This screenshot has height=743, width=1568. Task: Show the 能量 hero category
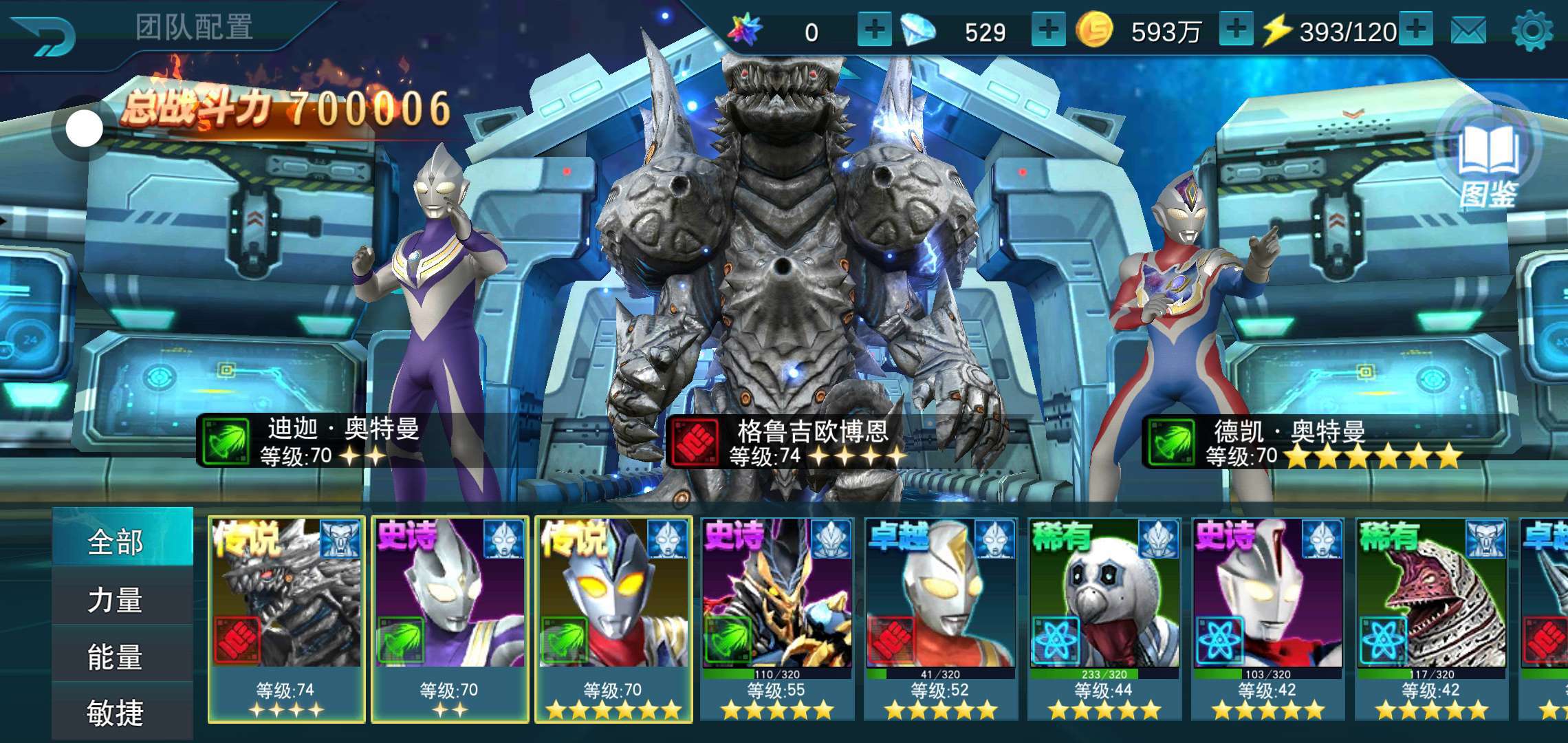(x=116, y=657)
